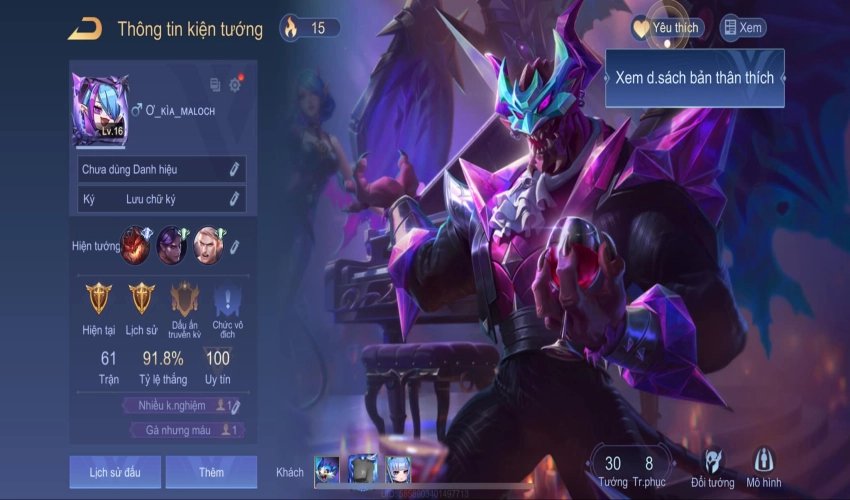View the Dấu ấn truyền kỳ badge
Screen dimensions: 850x500
pyautogui.click(x=185, y=299)
